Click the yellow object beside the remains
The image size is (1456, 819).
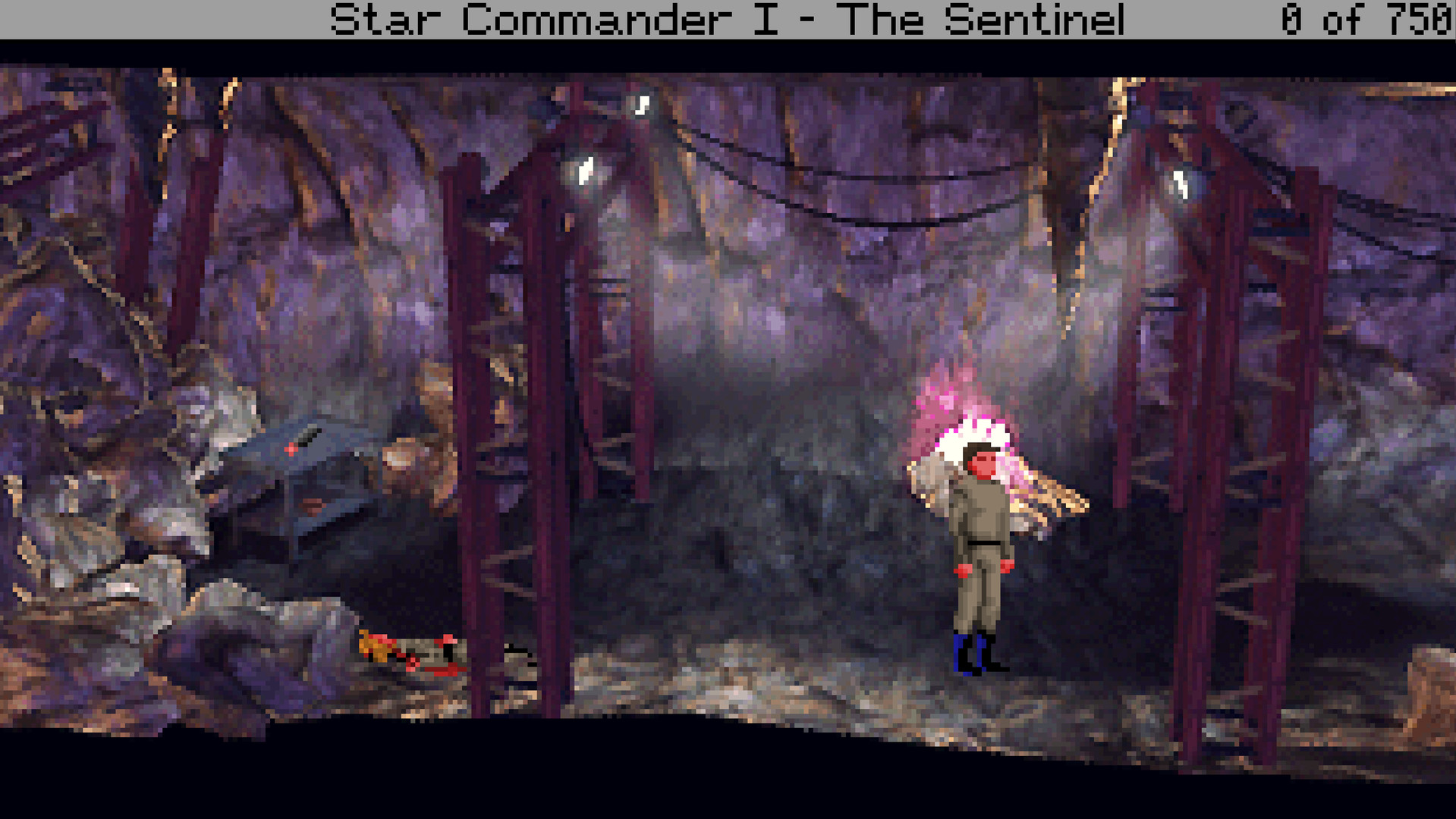click(x=372, y=645)
